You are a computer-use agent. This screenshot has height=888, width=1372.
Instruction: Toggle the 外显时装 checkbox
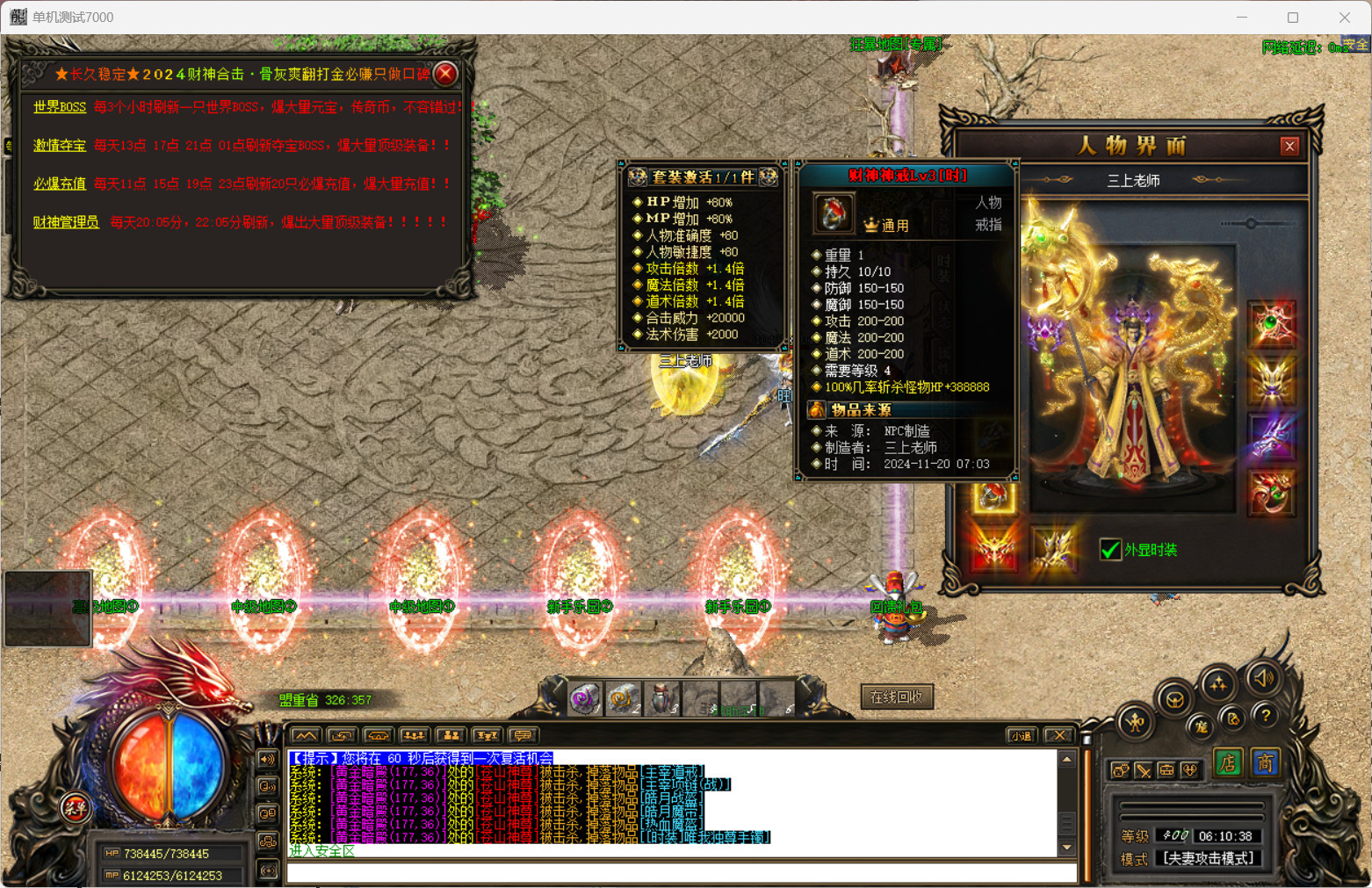(1110, 550)
